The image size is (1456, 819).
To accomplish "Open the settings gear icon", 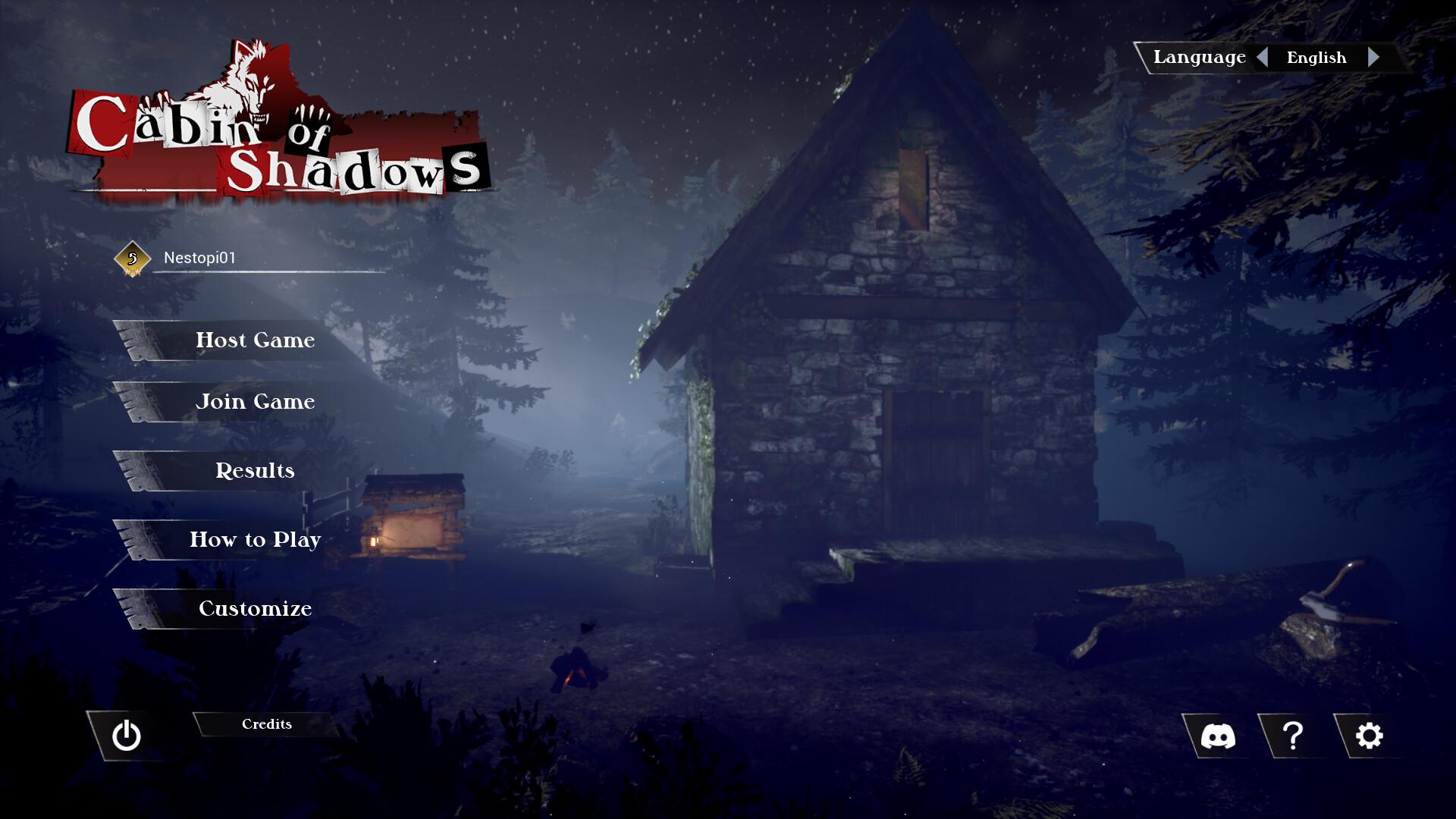I will 1367,734.
